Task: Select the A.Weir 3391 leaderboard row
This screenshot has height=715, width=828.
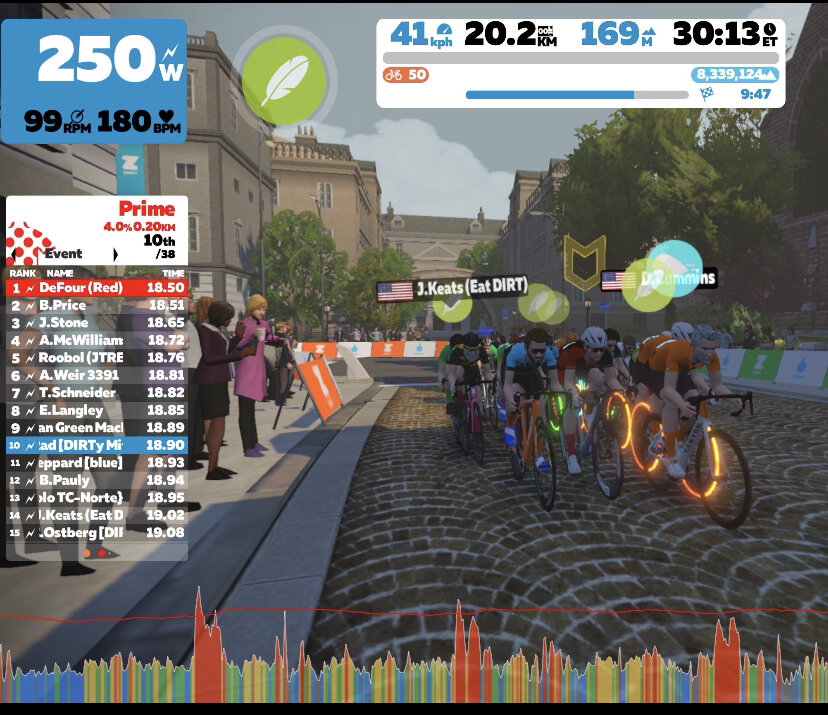Action: click(97, 375)
